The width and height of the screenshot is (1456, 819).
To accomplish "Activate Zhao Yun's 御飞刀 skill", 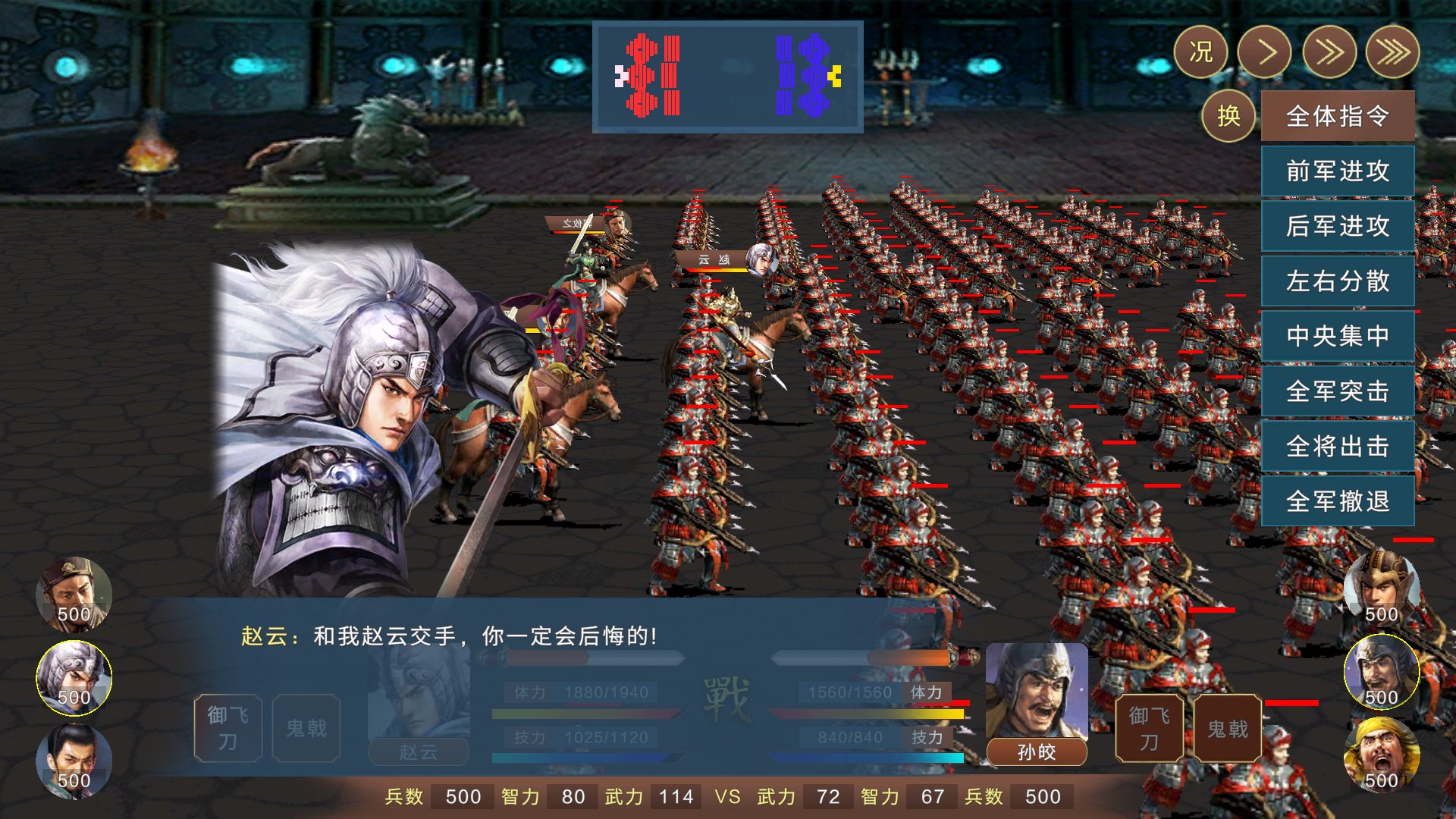I will click(227, 726).
